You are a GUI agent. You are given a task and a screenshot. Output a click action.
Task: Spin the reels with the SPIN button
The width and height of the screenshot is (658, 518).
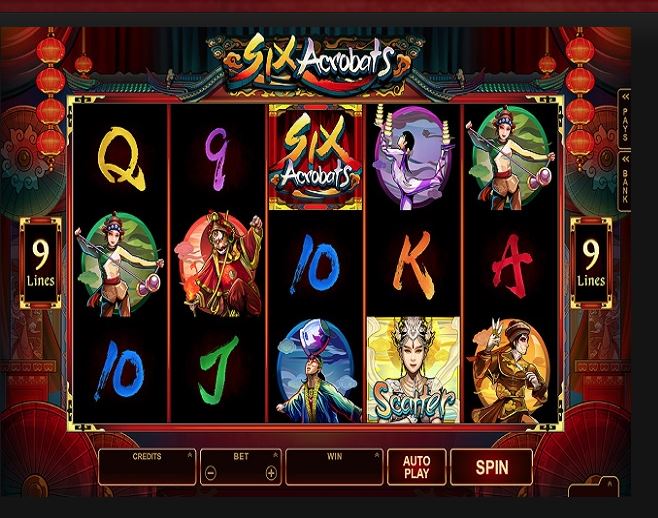pyautogui.click(x=491, y=467)
